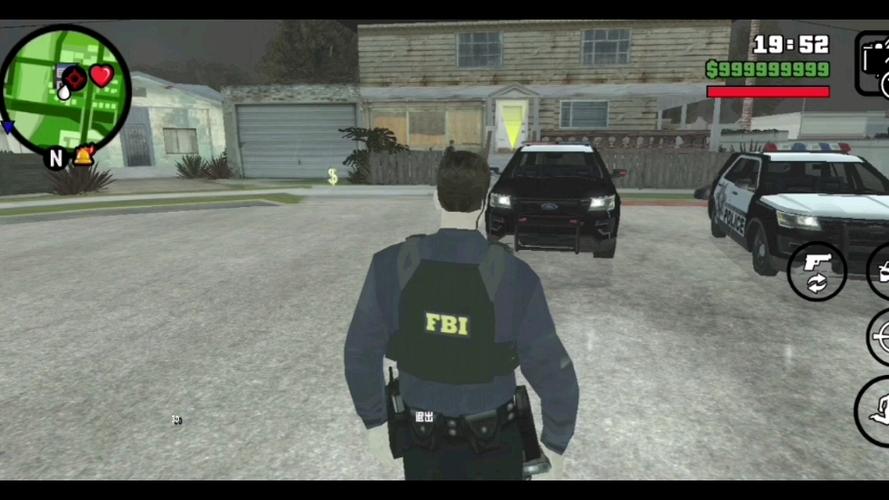Tap the sprint running-figure button
The height and width of the screenshot is (500, 889).
pos(876,409)
